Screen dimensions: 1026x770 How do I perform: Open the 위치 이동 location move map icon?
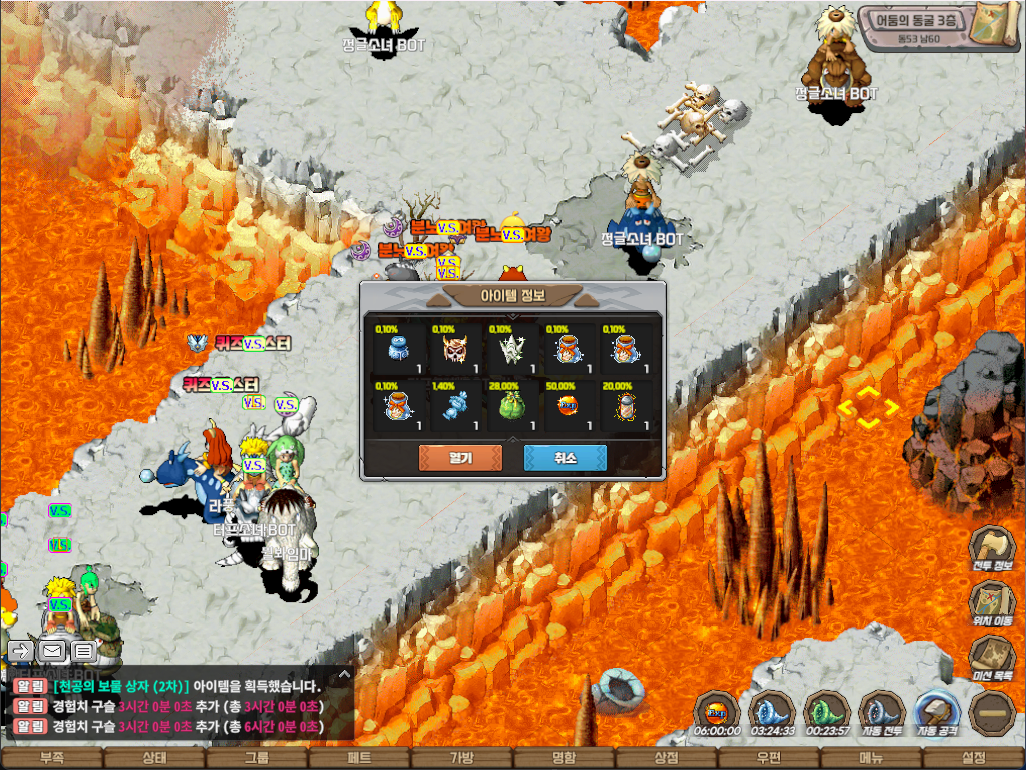click(993, 605)
